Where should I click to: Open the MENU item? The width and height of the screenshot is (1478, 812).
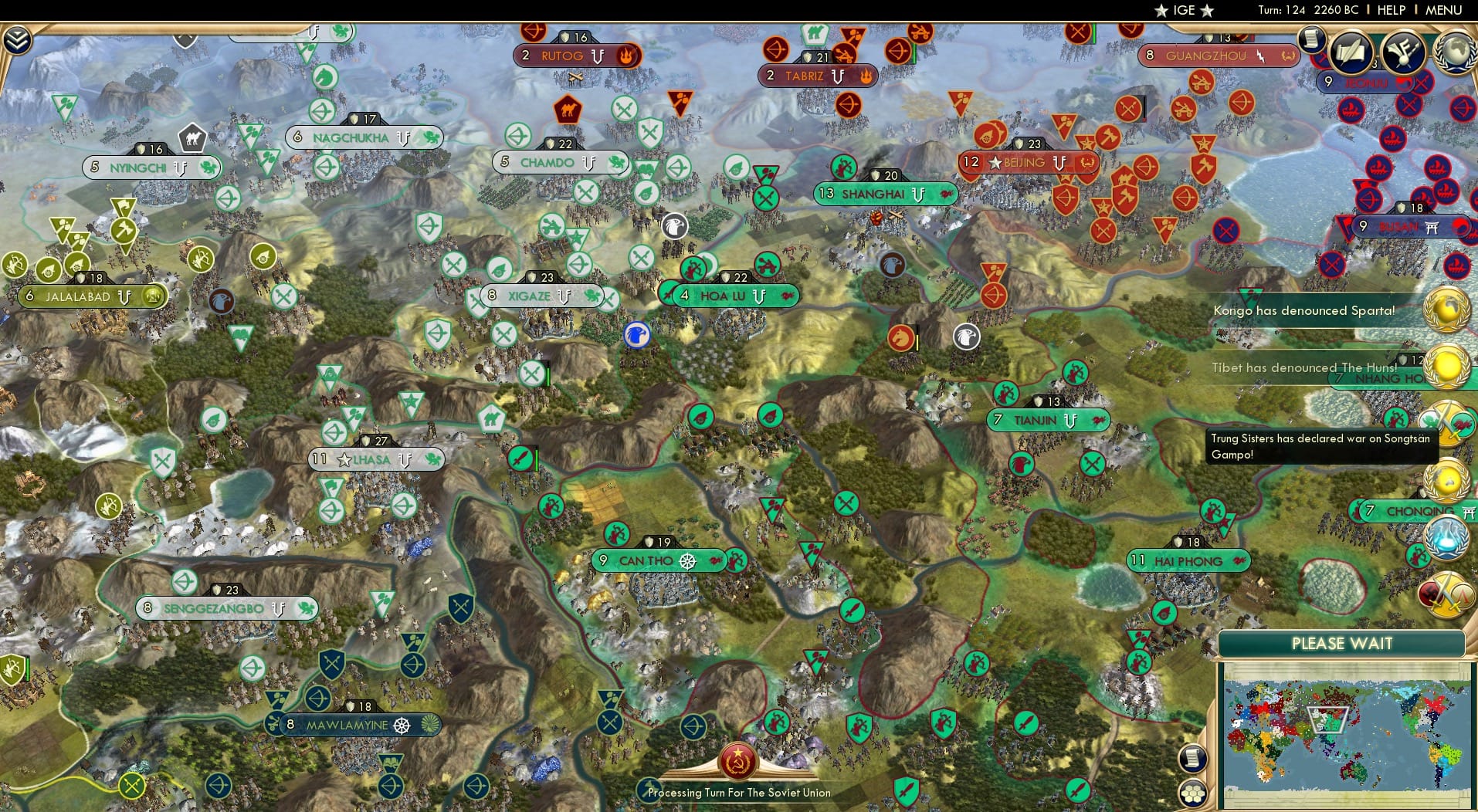[x=1442, y=11]
